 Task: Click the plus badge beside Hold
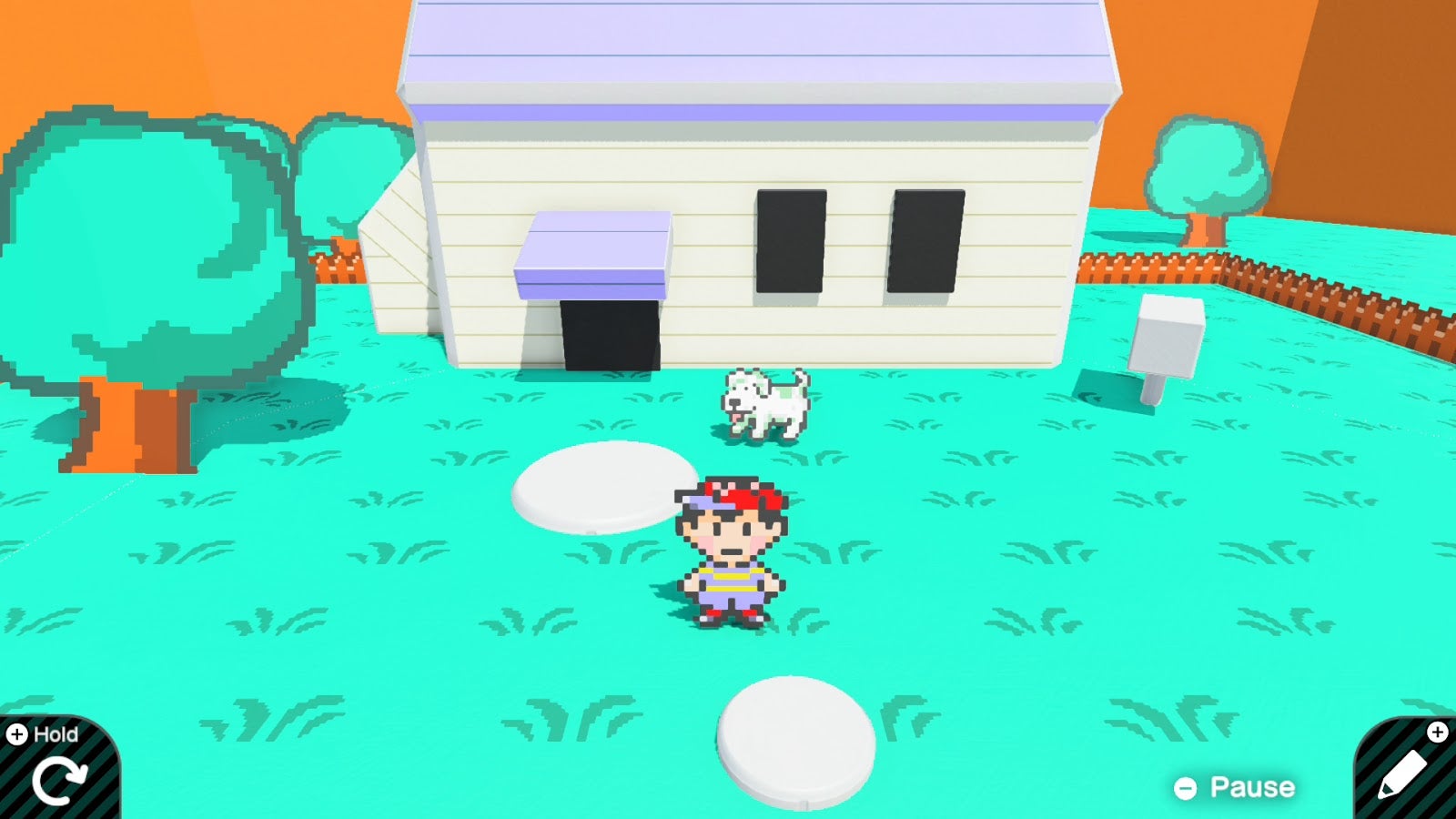(x=15, y=733)
